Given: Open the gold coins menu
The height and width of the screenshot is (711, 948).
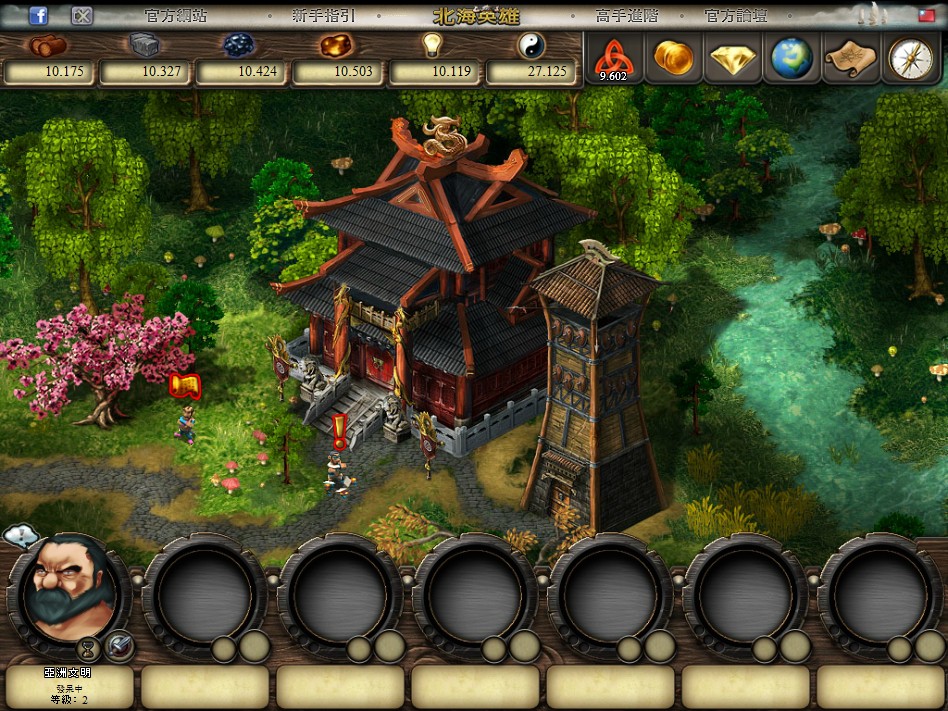Looking at the screenshot, I should coord(672,58).
